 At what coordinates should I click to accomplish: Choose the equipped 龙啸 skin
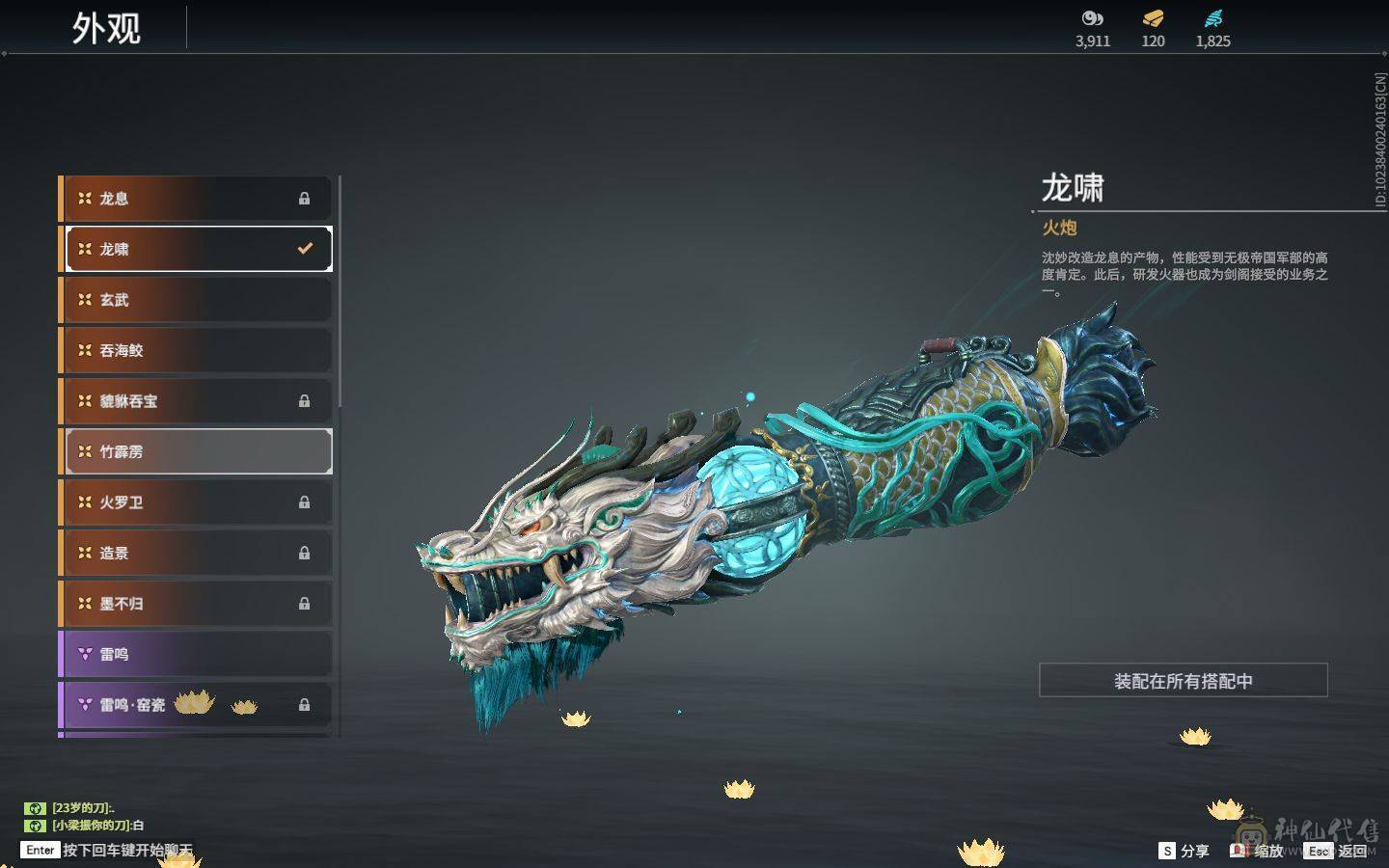coord(197,249)
